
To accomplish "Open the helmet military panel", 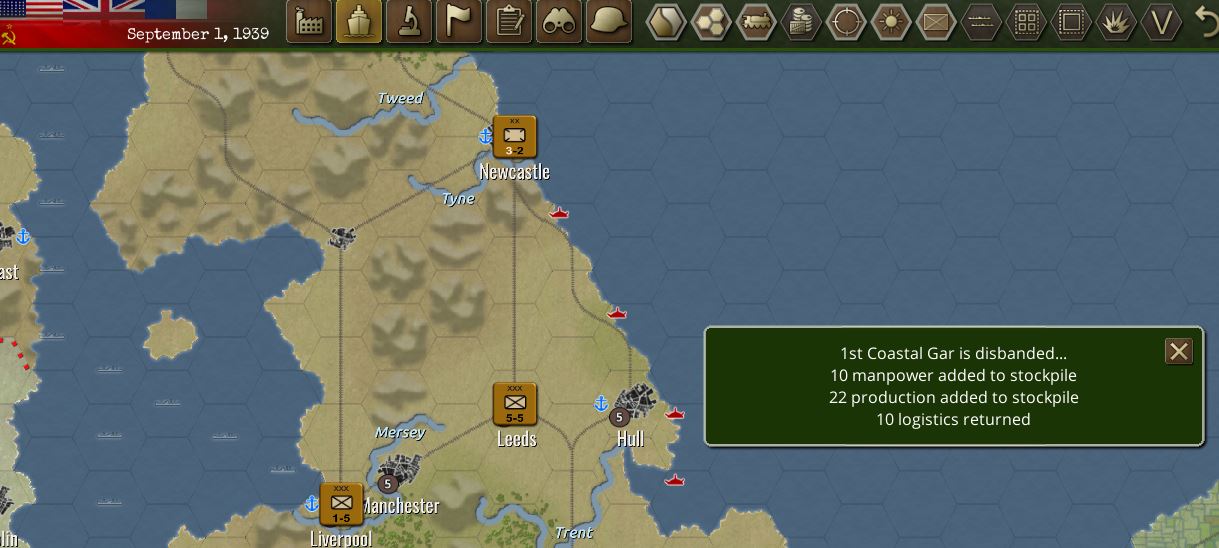I will pos(608,21).
